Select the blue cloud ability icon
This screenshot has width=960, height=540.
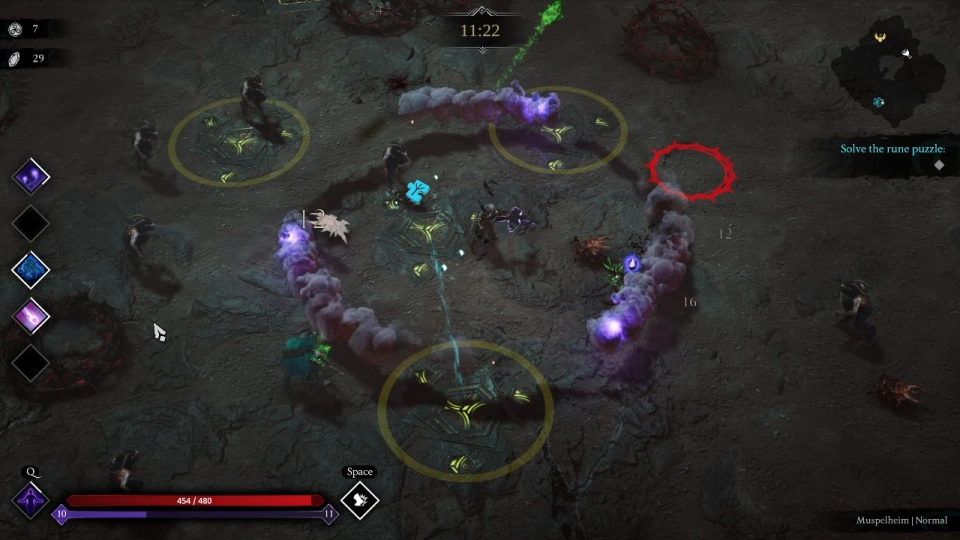click(31, 270)
